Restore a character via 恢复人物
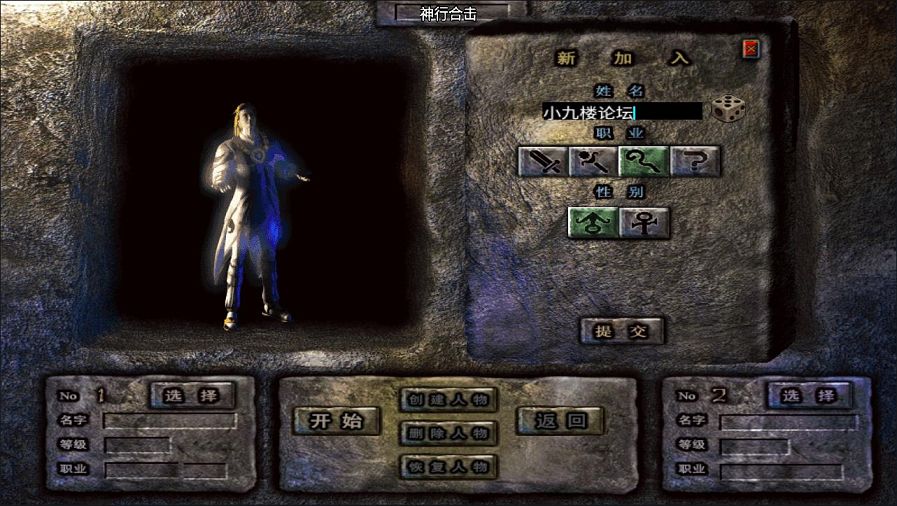Screen dimensions: 897x506 coord(447,466)
